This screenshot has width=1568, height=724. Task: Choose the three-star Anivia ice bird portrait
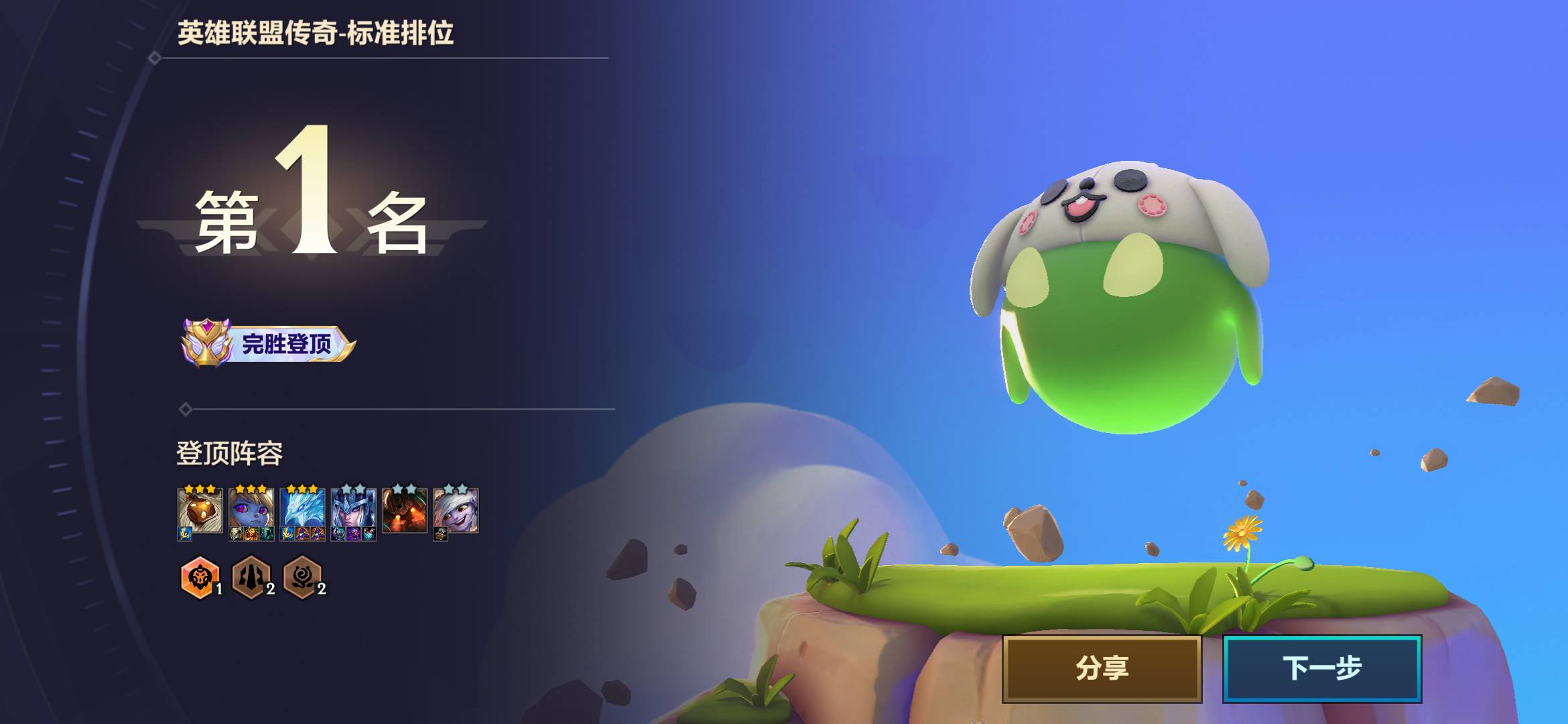pos(302,511)
